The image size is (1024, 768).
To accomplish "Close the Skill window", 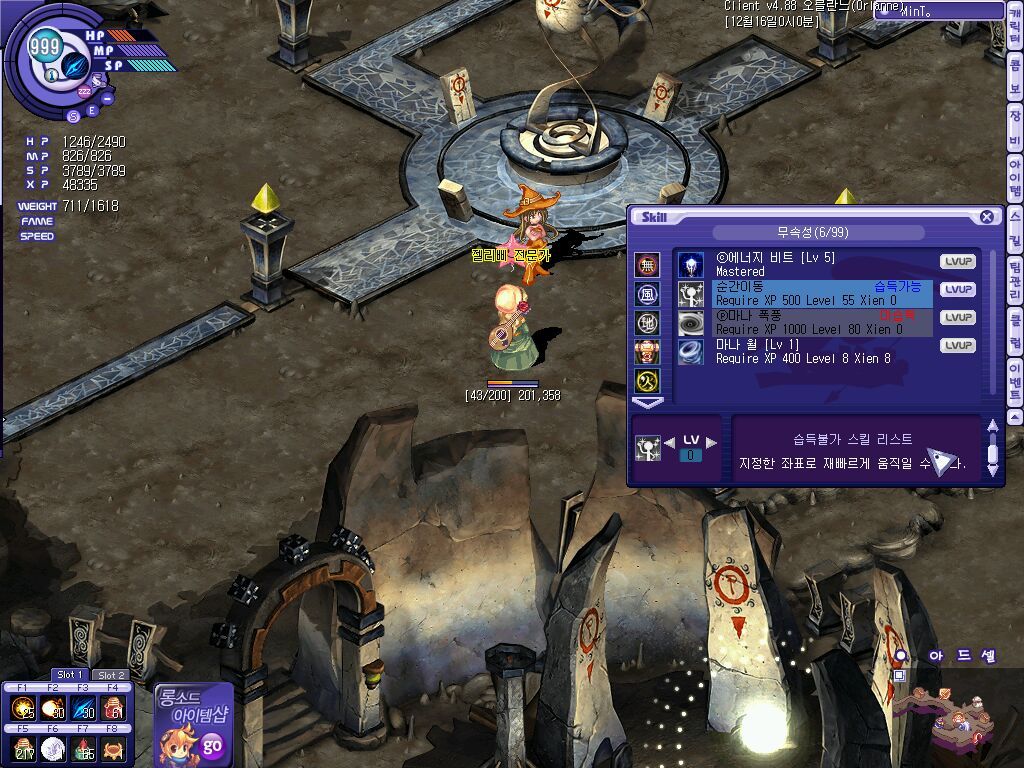I will tap(986, 217).
